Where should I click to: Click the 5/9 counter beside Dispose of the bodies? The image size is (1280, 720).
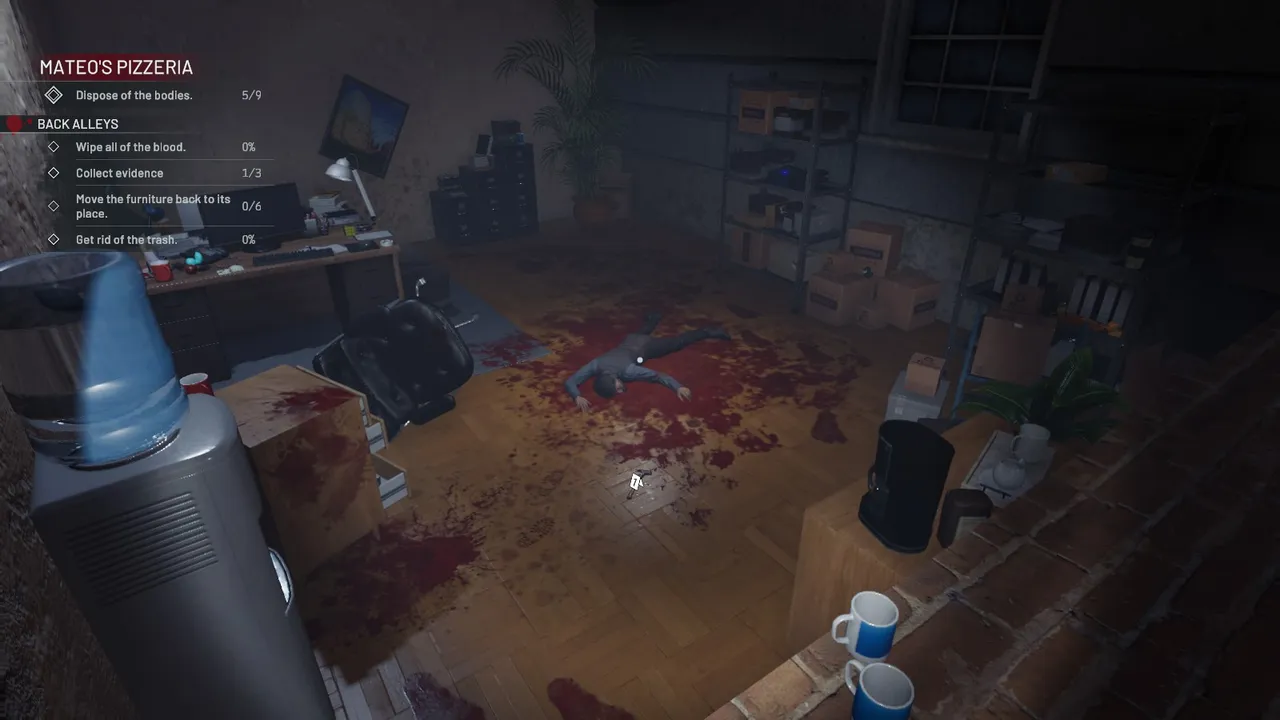251,95
